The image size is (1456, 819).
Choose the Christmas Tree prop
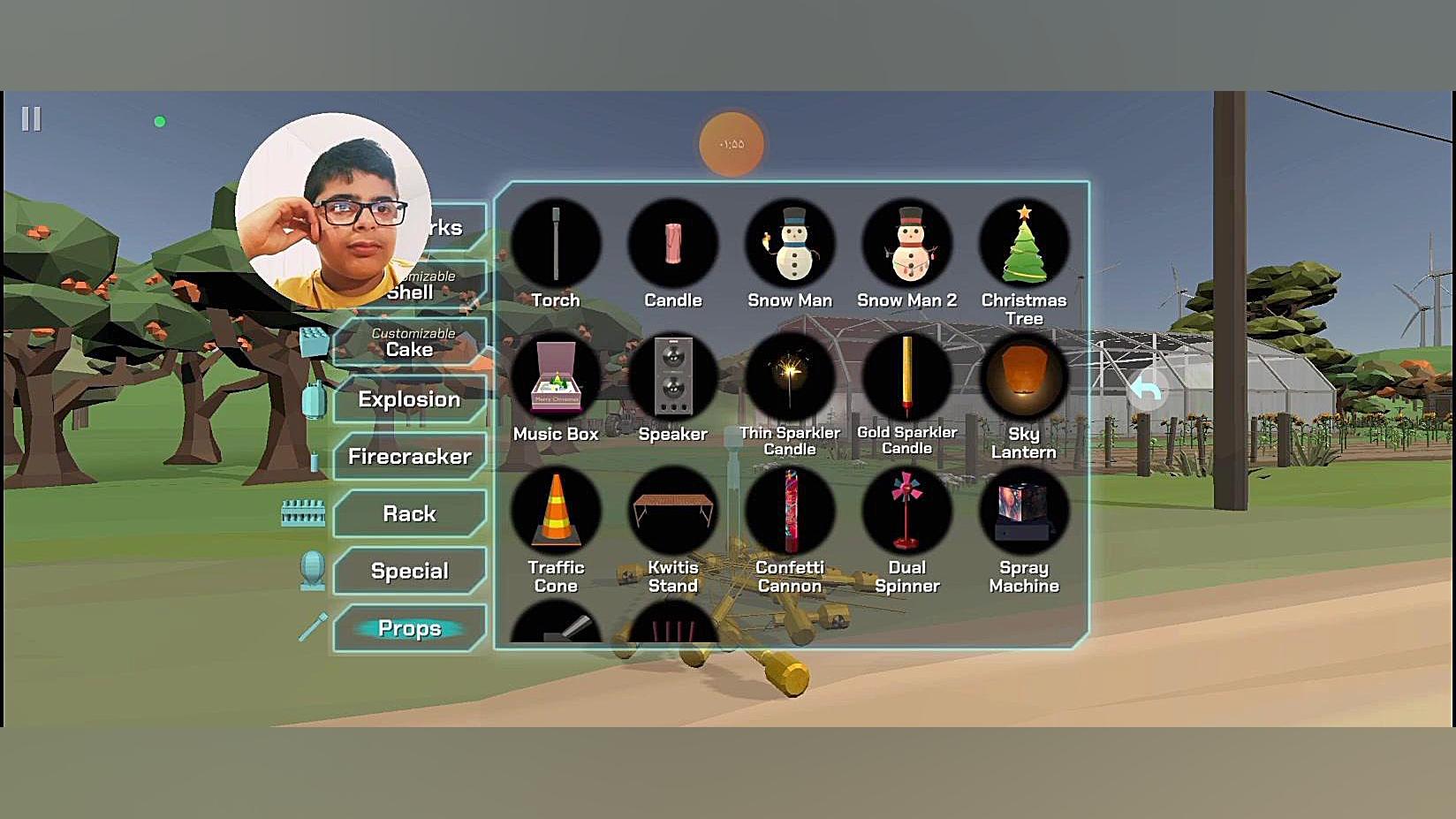1023,245
